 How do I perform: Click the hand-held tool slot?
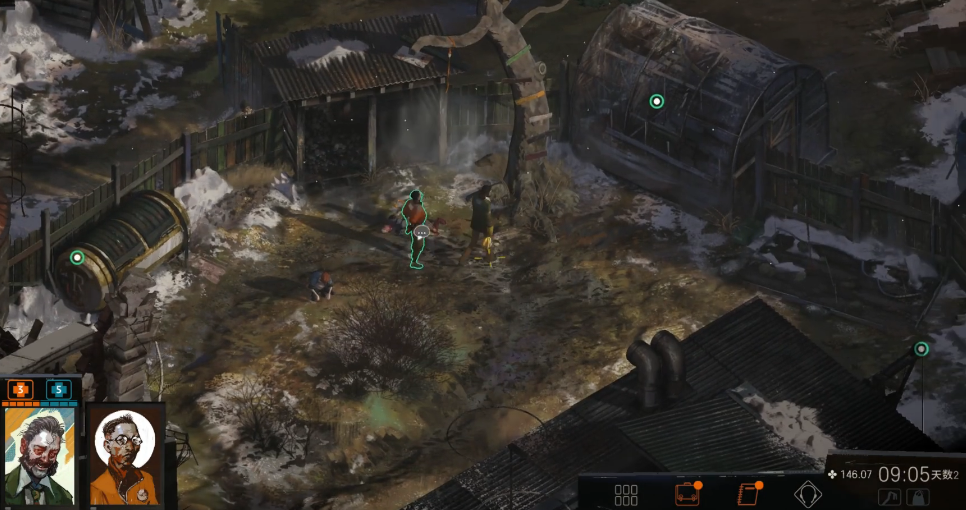[890, 497]
